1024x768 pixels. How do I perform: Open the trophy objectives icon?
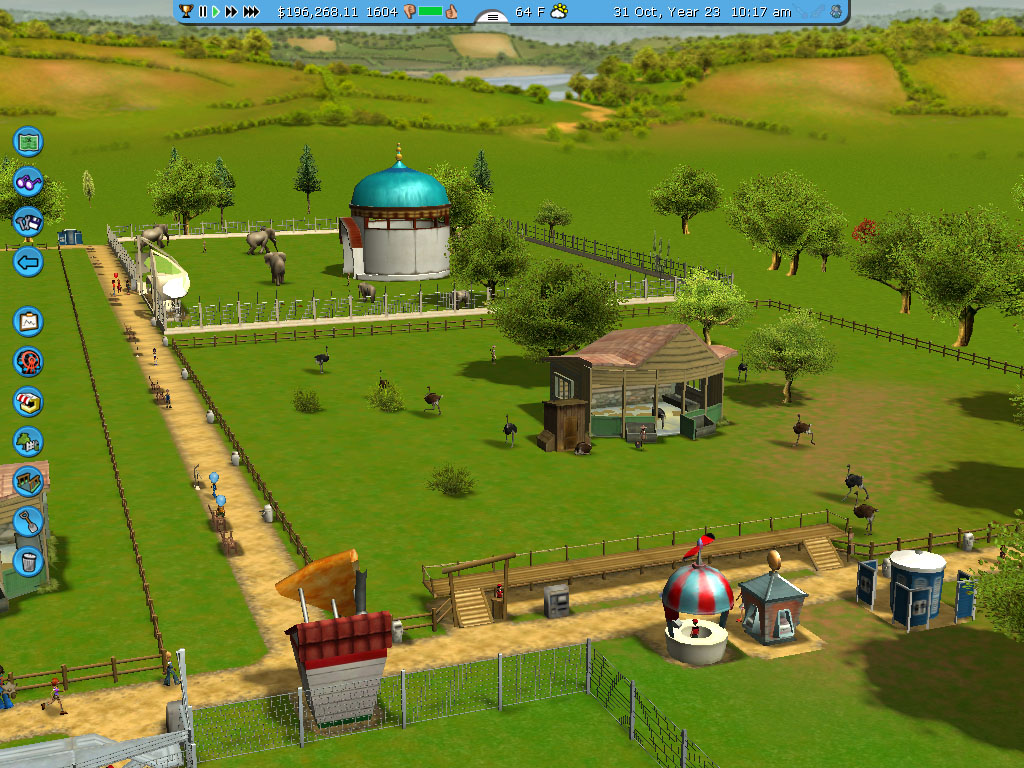[x=186, y=12]
